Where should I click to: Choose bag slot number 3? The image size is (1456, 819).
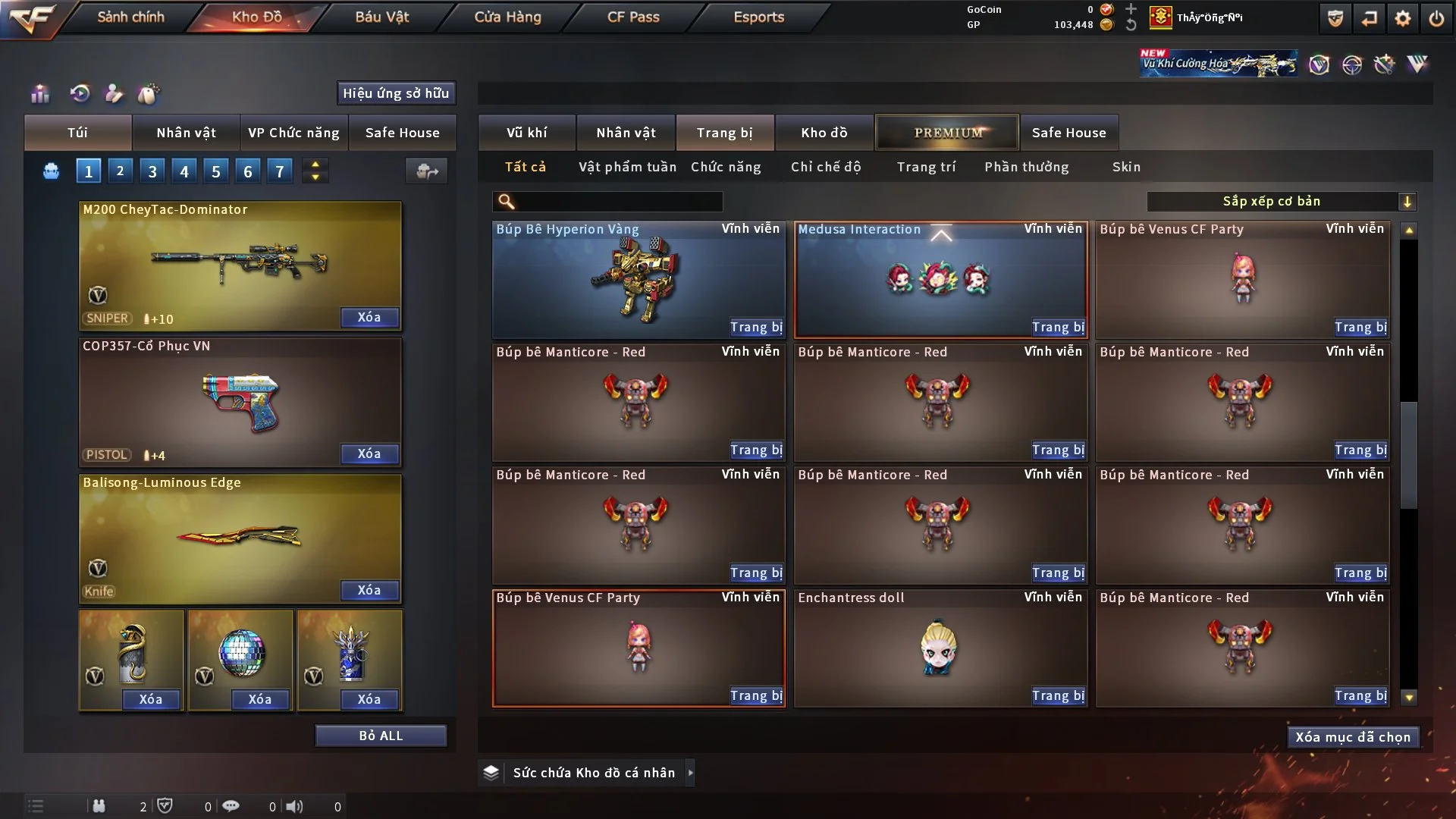tap(152, 171)
